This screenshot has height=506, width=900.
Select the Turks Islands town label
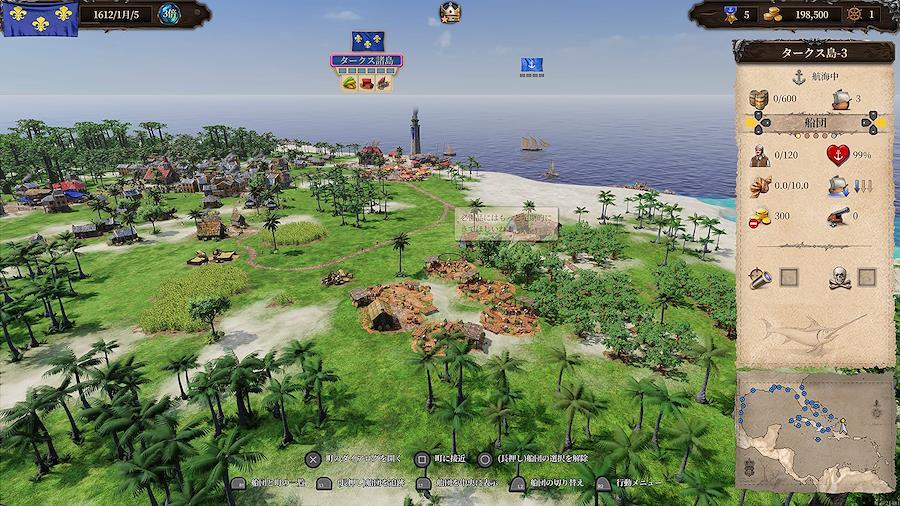[367, 61]
